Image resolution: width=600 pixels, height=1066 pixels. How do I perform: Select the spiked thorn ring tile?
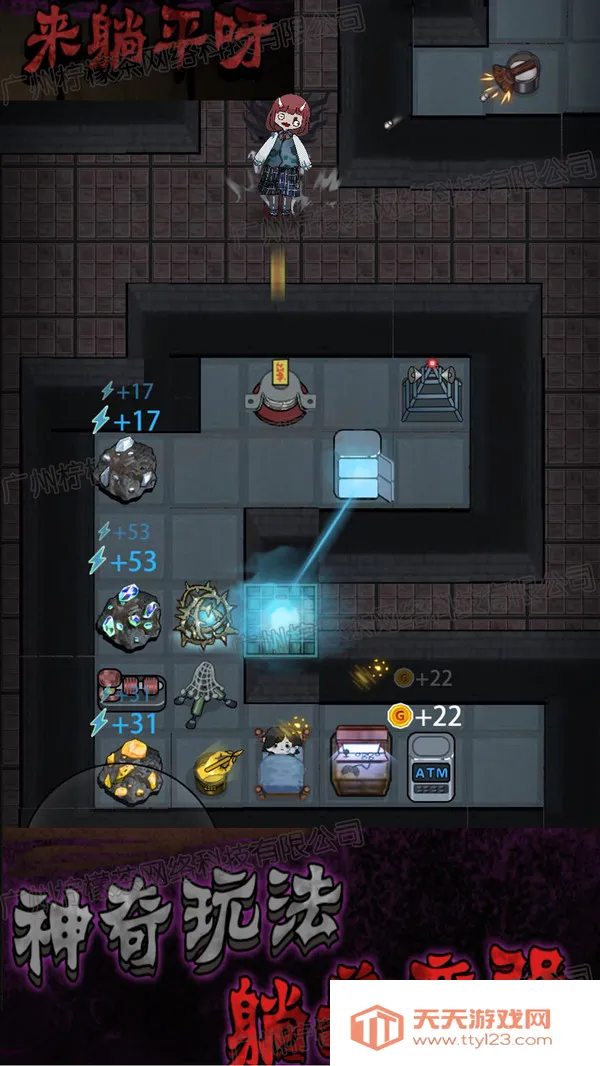point(205,617)
